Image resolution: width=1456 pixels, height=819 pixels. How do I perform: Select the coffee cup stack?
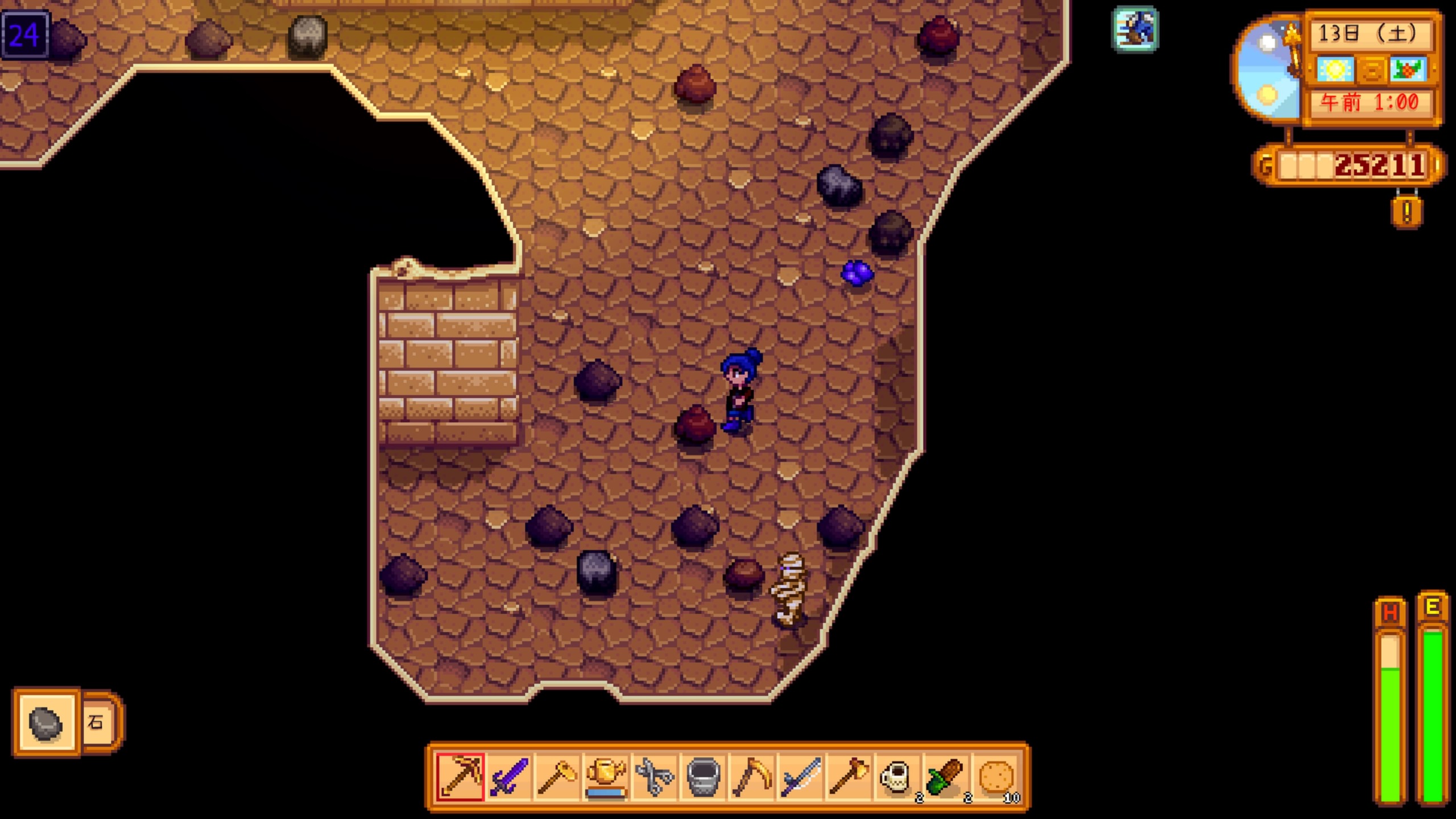897,777
